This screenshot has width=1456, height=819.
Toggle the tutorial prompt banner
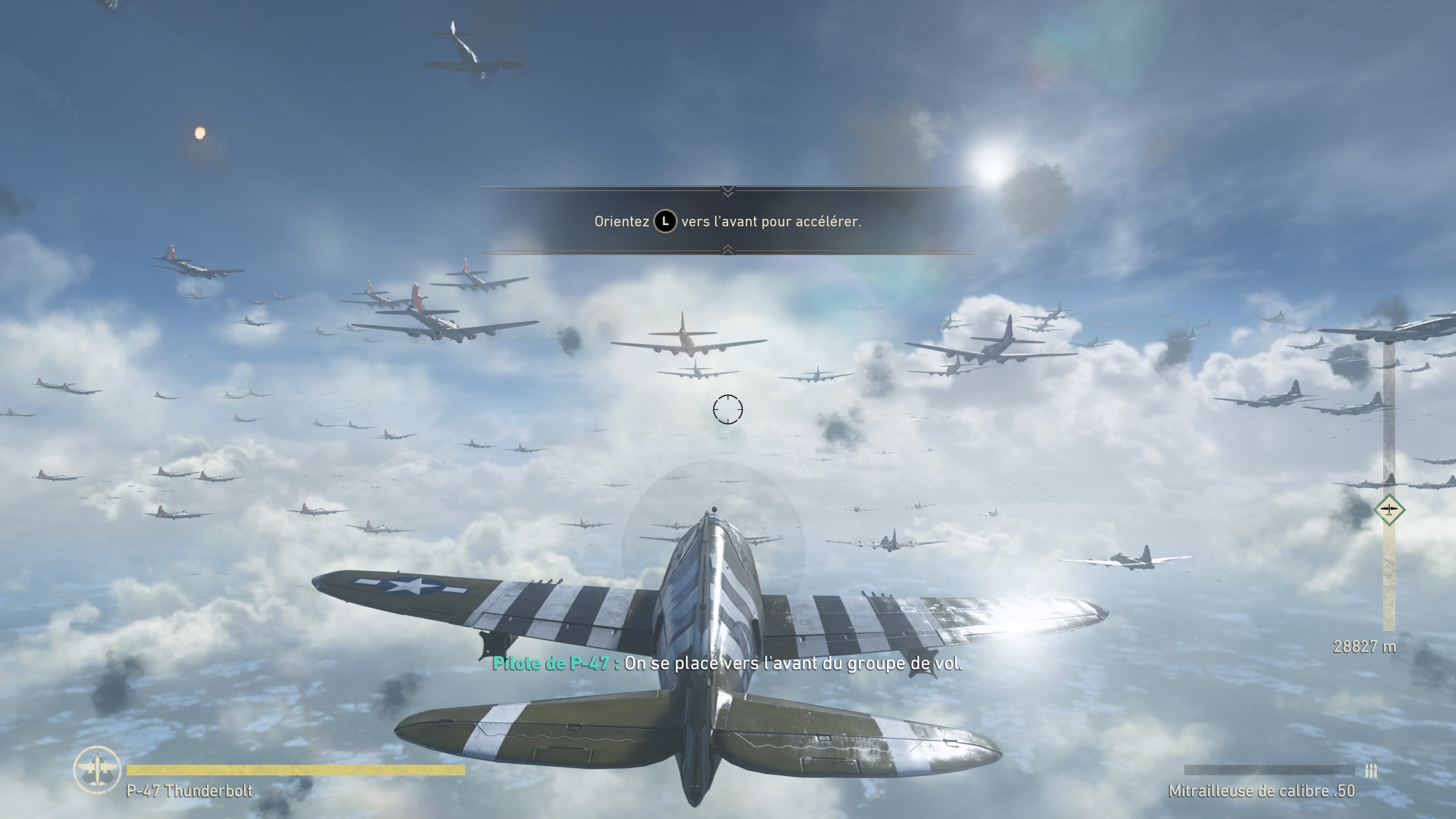[x=728, y=222]
